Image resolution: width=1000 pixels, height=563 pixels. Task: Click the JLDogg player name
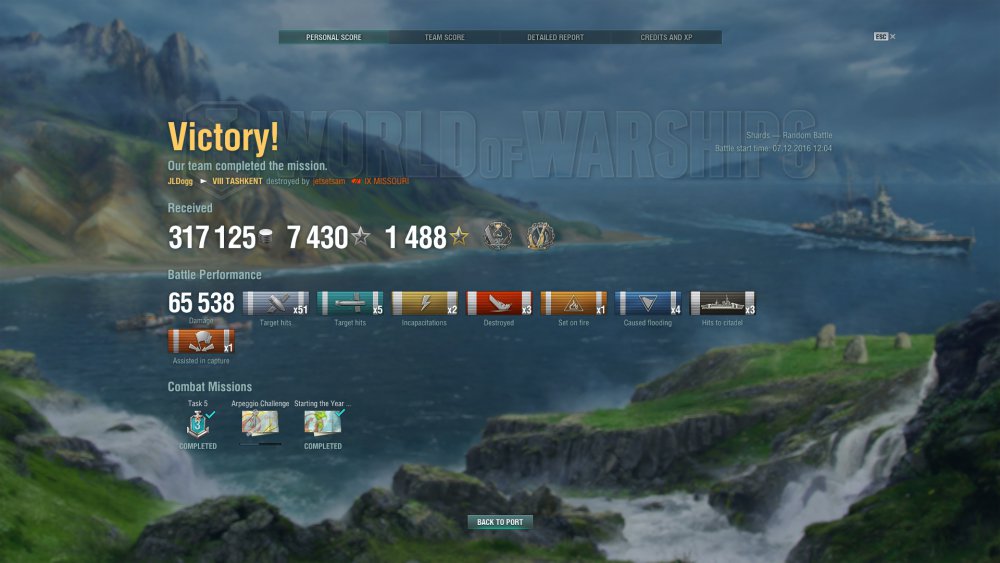(x=180, y=181)
